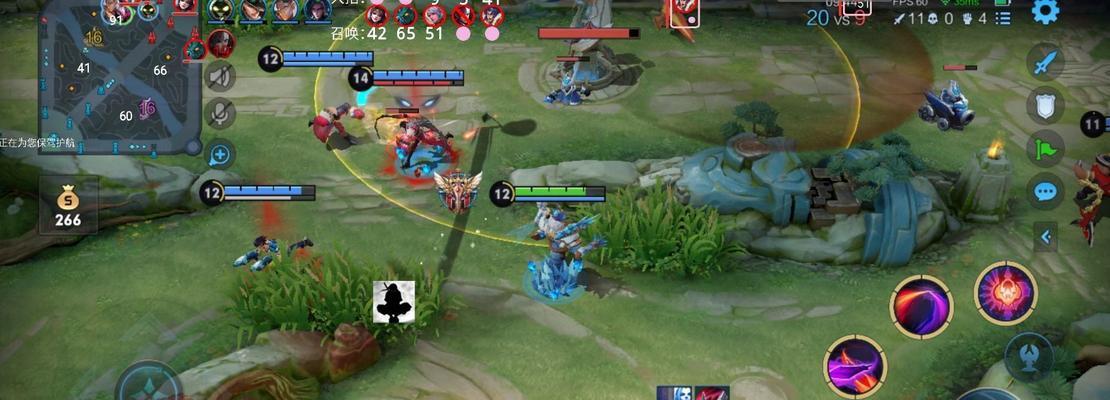Open the scoreboard list icon
The image size is (1110, 400).
click(x=1003, y=18)
